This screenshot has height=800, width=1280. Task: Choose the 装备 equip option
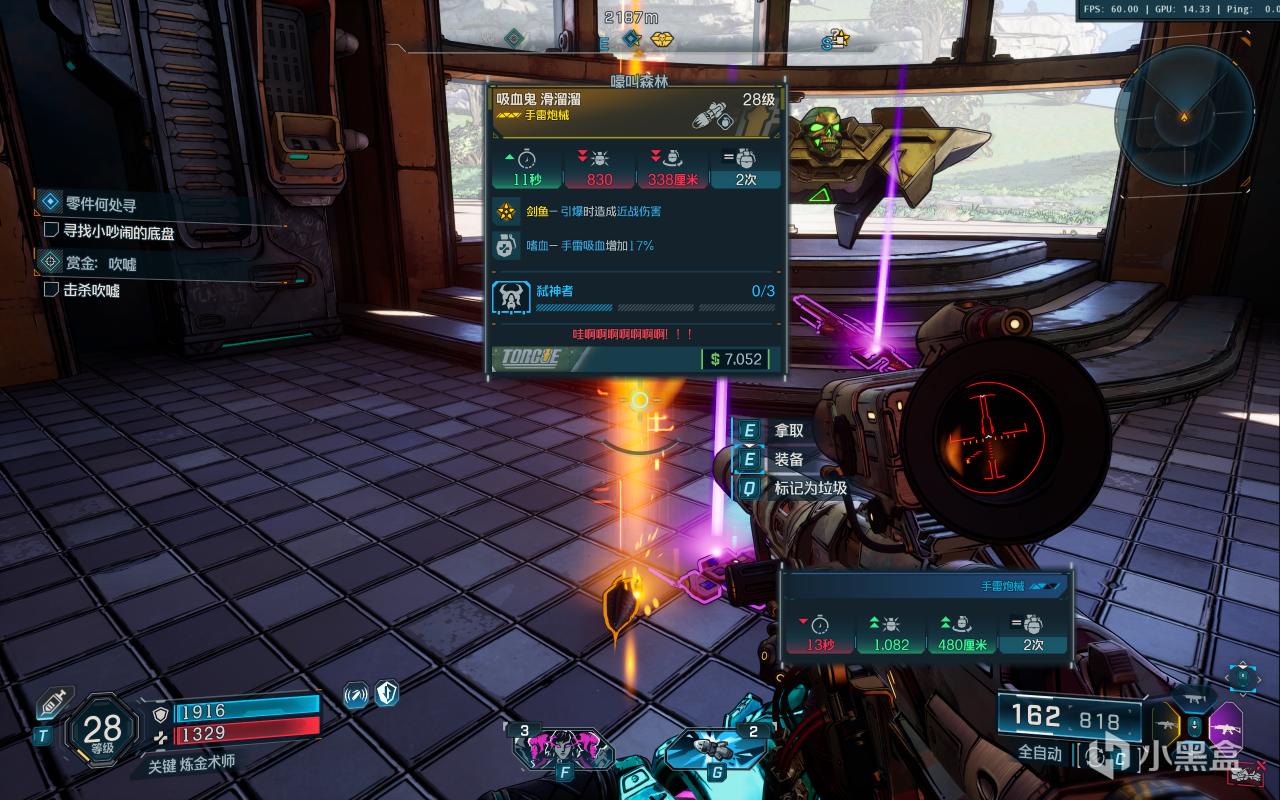pos(787,460)
